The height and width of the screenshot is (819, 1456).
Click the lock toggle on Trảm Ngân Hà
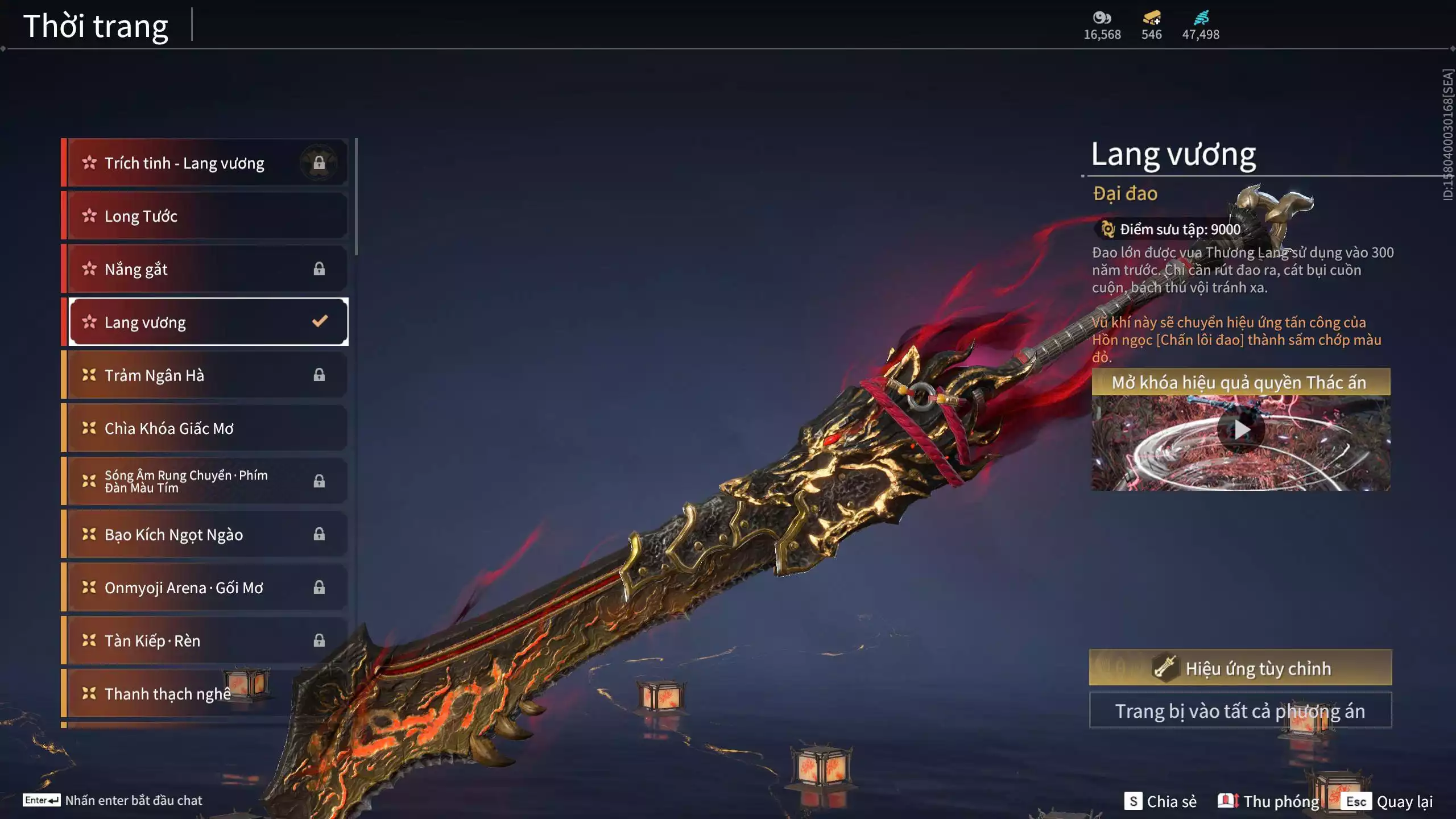pyautogui.click(x=318, y=375)
